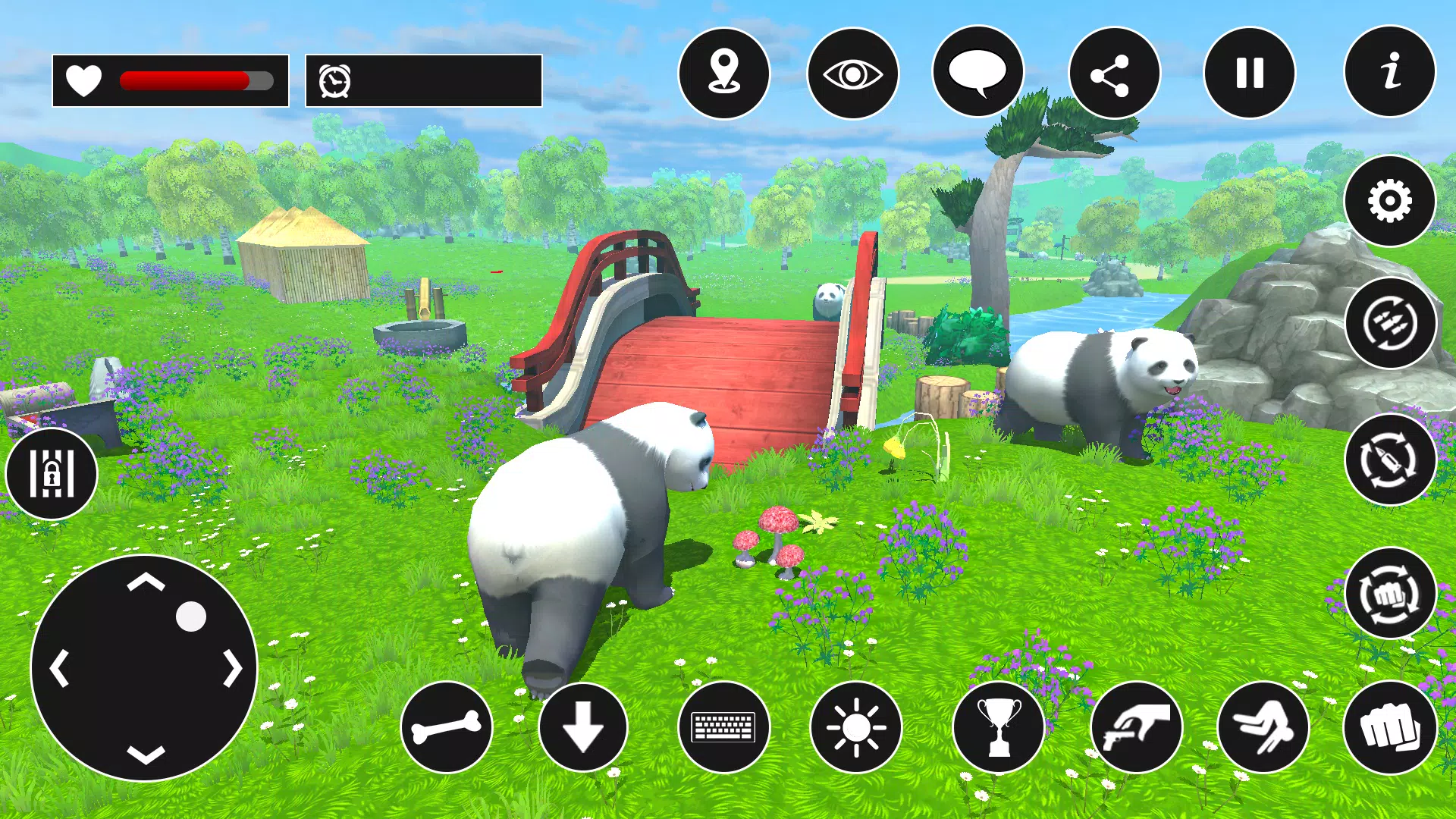Open the gear settings menu

tap(1389, 201)
